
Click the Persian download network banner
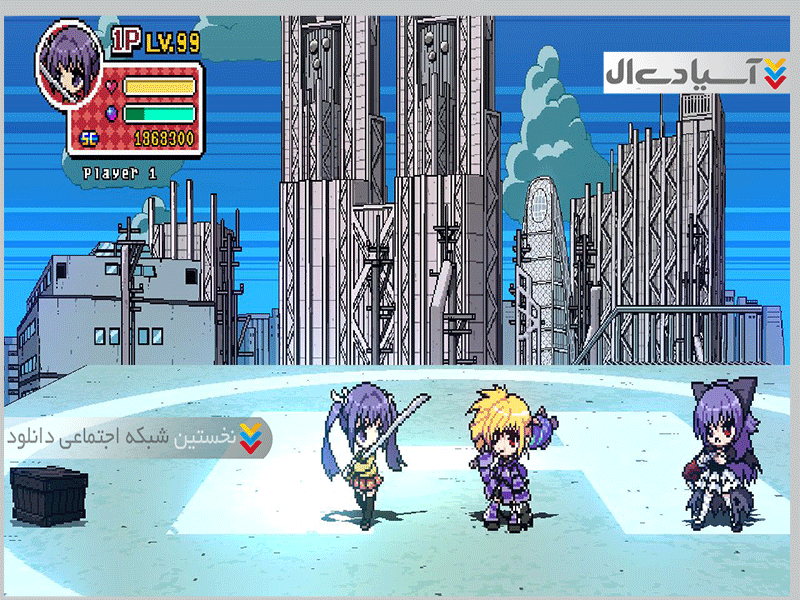click(135, 437)
